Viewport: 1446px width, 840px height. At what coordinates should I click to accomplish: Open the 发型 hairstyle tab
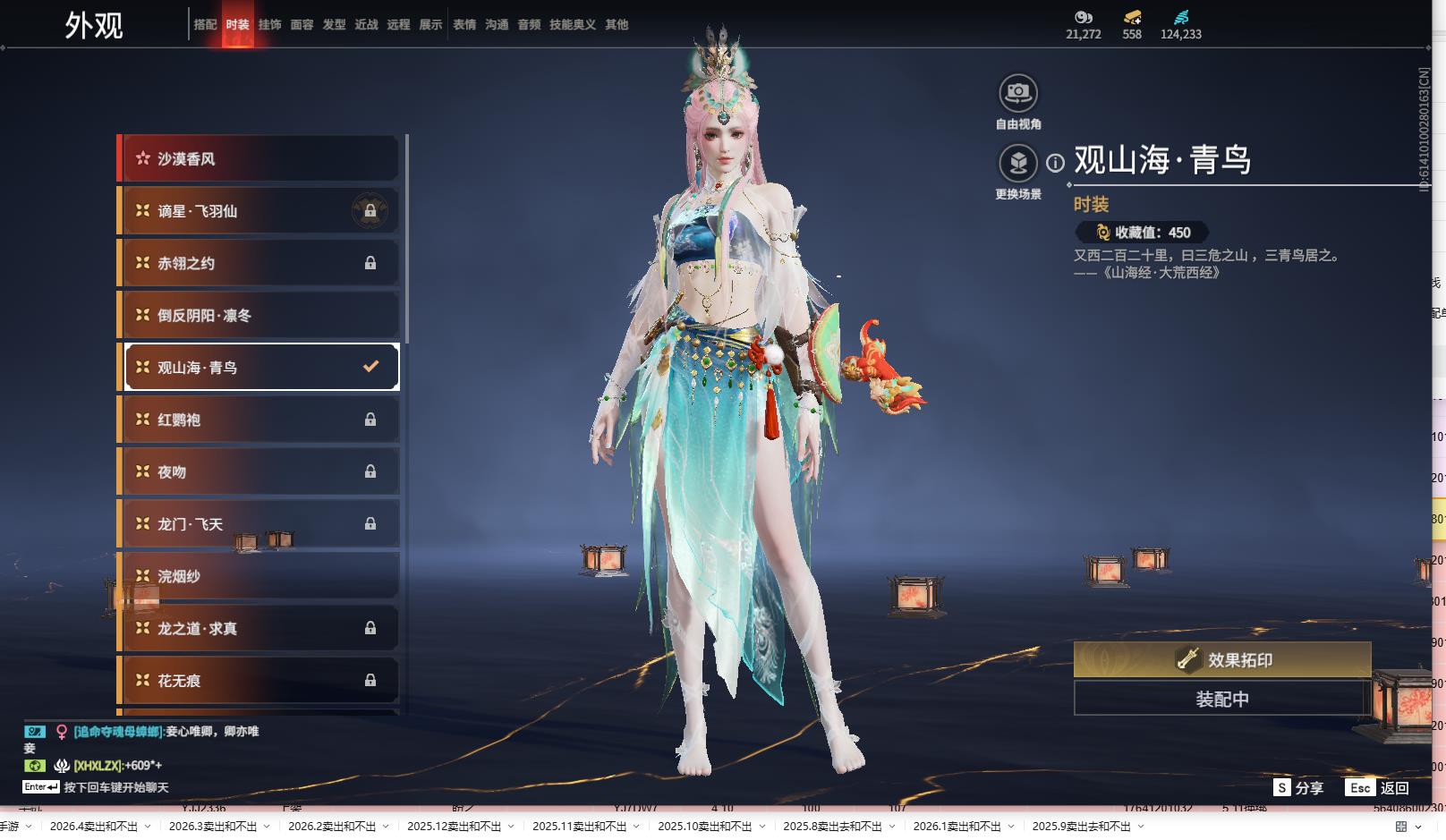(334, 25)
